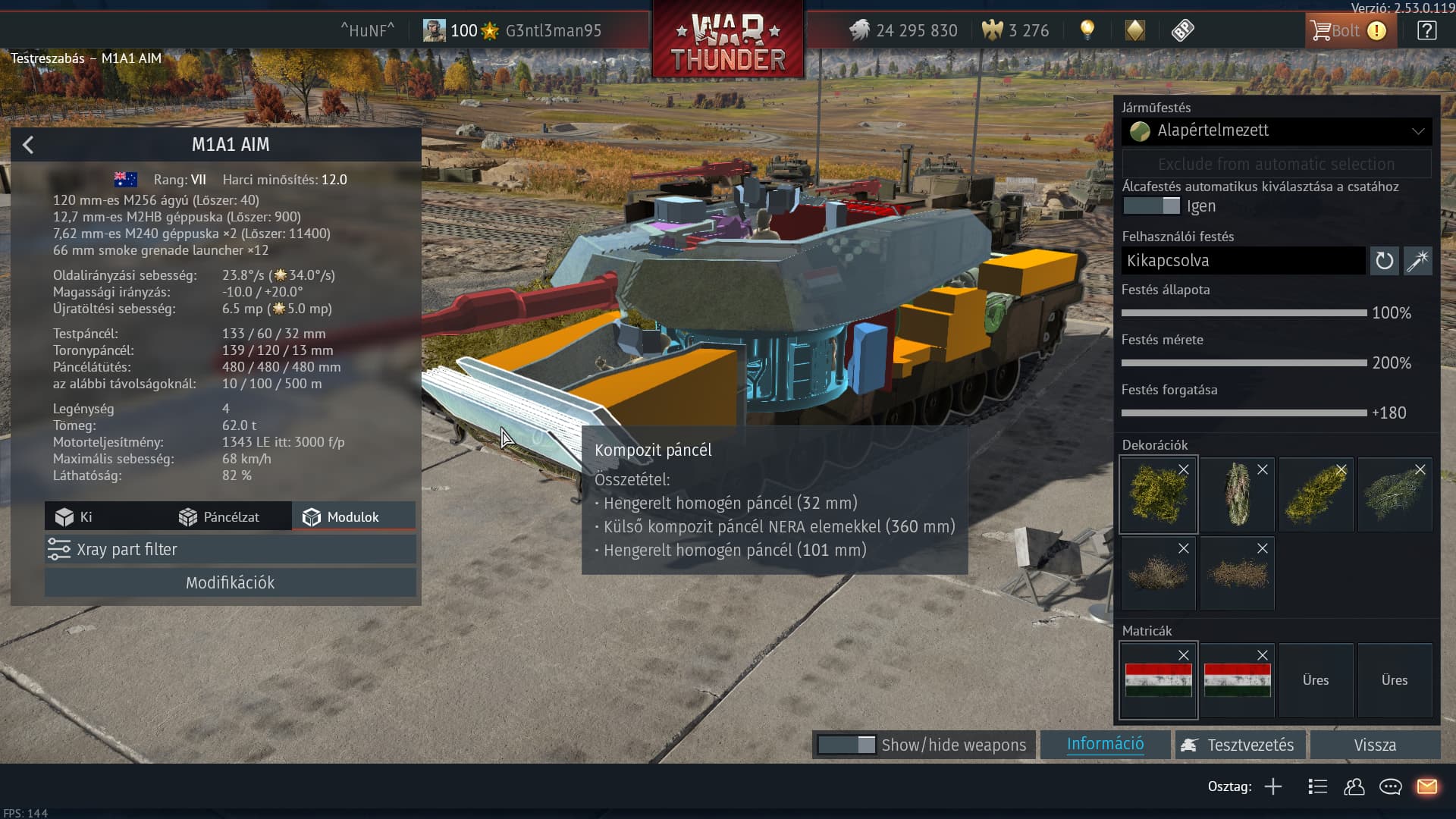This screenshot has height=819, width=1456.
Task: Switch to the Páncélzat armor view tab
Action: coord(219,517)
